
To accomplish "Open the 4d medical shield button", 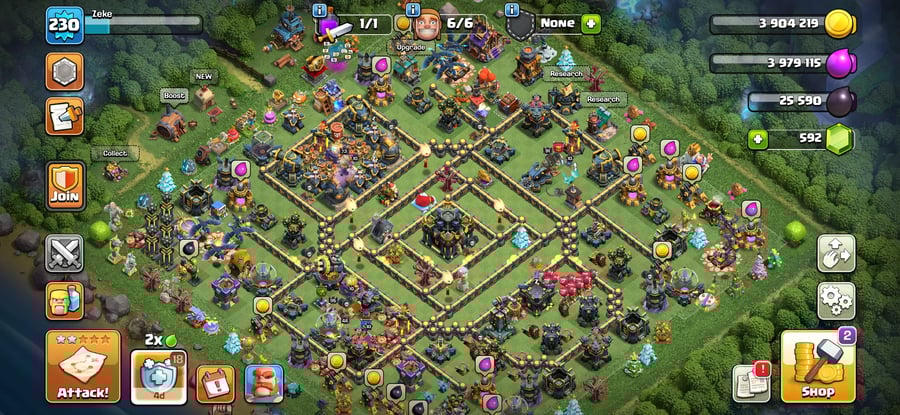I will 158,378.
